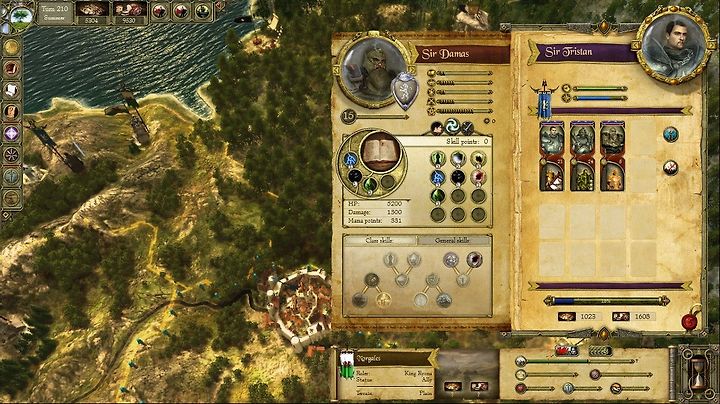Open the purple cross icon in sidebar
This screenshot has width=720, height=404.
tap(12, 133)
